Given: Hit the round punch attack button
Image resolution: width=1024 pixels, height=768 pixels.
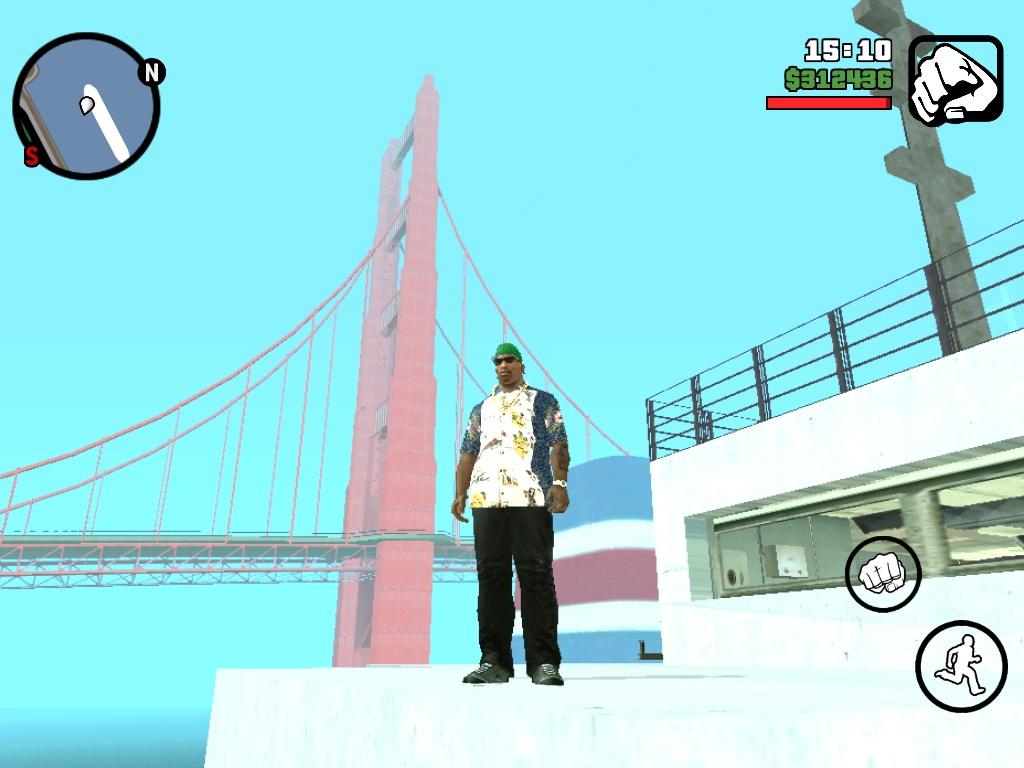Looking at the screenshot, I should (883, 574).
